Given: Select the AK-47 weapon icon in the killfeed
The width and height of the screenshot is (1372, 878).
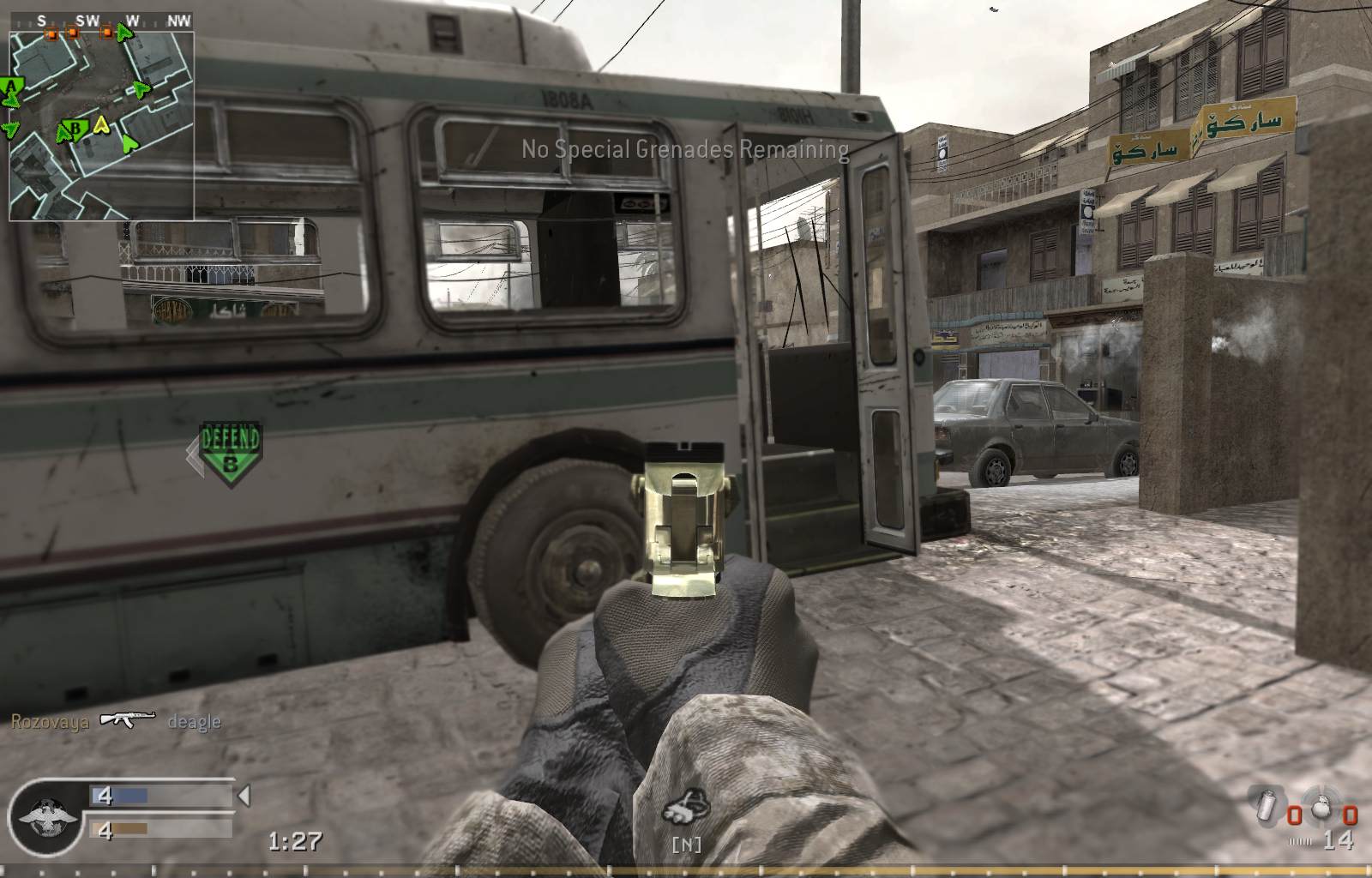Looking at the screenshot, I should [127, 721].
